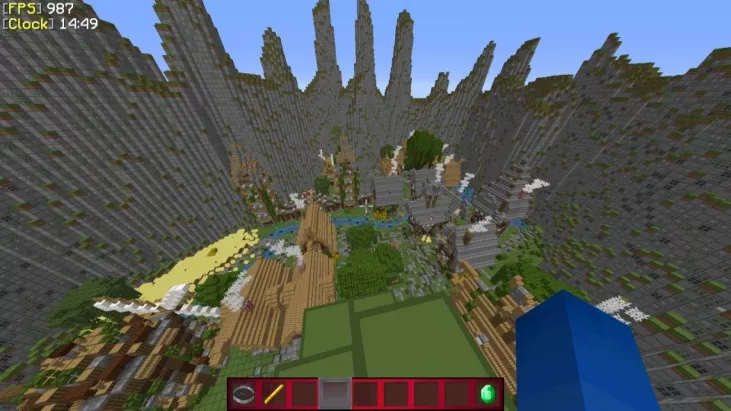Select the gray ring item hotbar slot

point(244,393)
